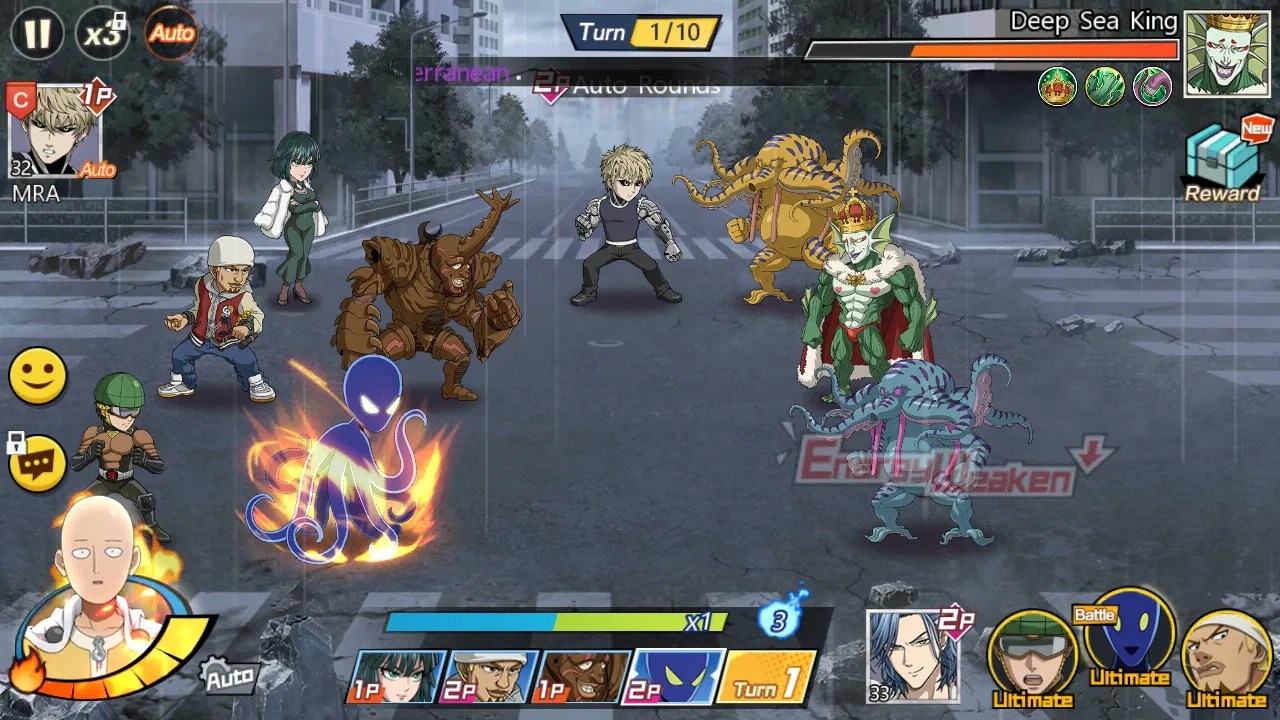Select Fubuki's turn order portrait
Viewport: 1280px width, 720px height.
coord(395,677)
